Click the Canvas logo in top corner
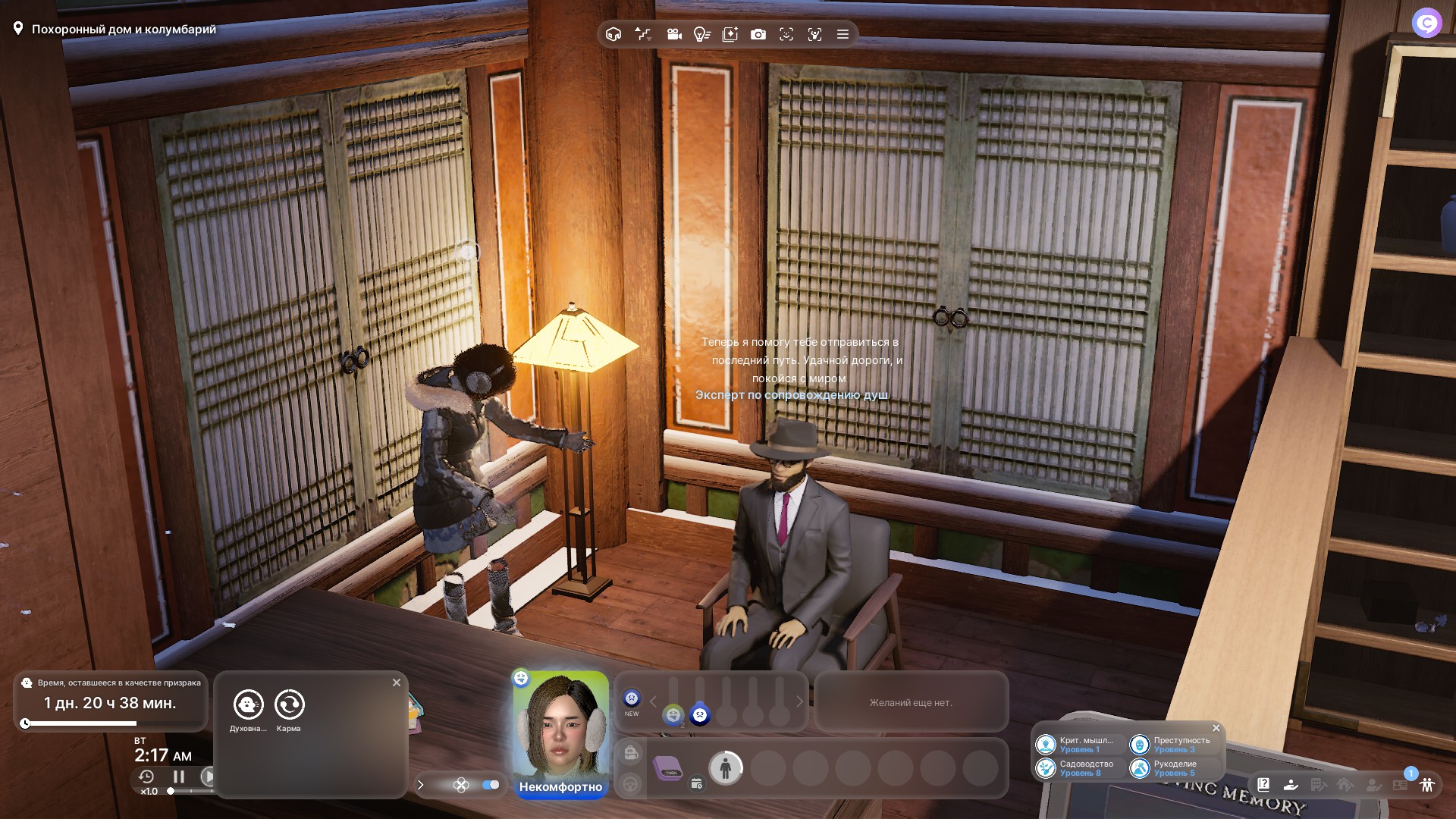Viewport: 1456px width, 819px height. tap(1426, 23)
